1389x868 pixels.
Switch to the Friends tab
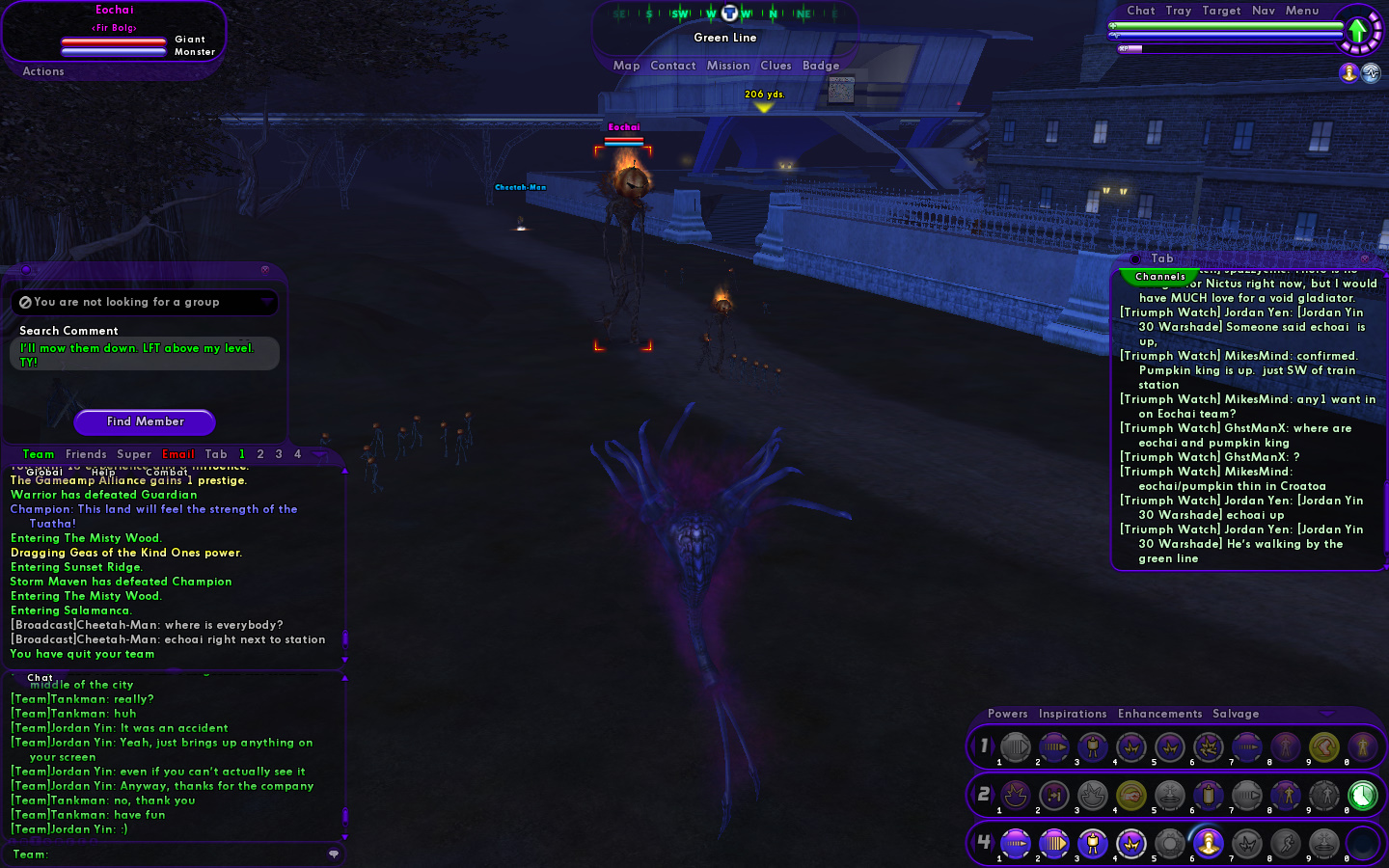[x=86, y=454]
